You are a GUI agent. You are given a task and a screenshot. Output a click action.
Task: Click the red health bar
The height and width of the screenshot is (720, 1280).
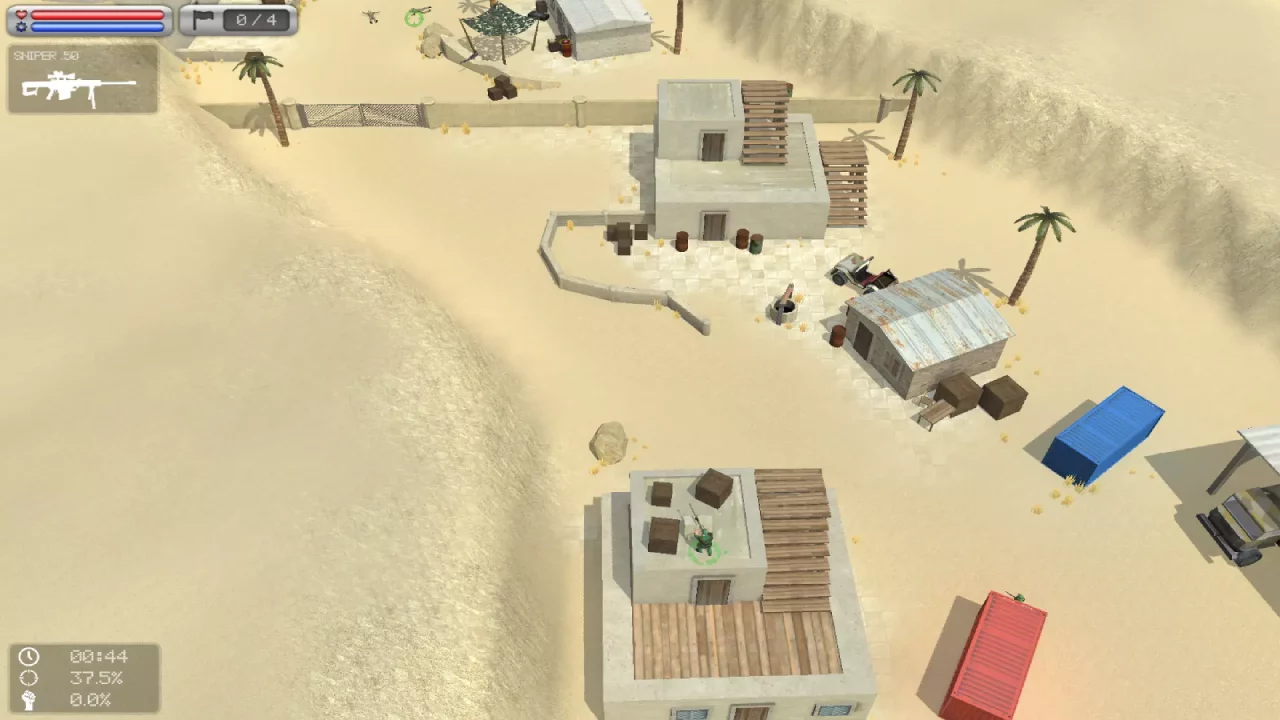(x=95, y=15)
